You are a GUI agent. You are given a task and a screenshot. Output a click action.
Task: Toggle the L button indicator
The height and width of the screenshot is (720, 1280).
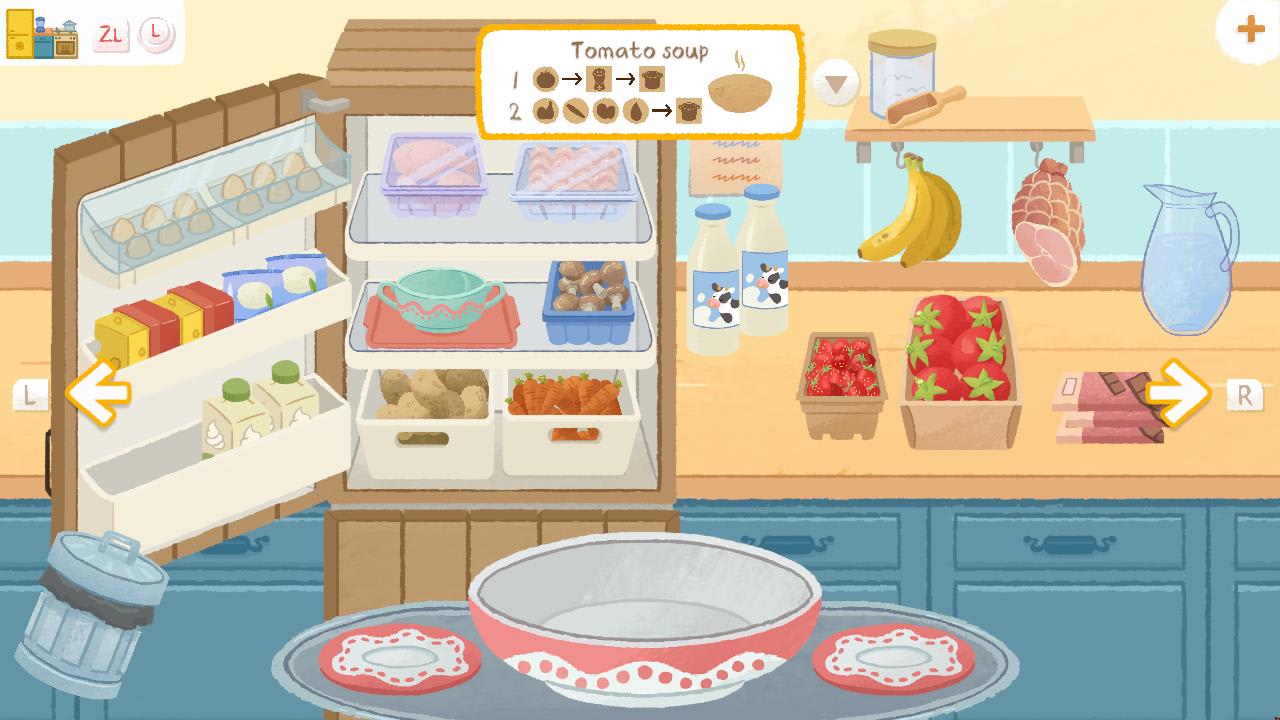pyautogui.click(x=156, y=33)
